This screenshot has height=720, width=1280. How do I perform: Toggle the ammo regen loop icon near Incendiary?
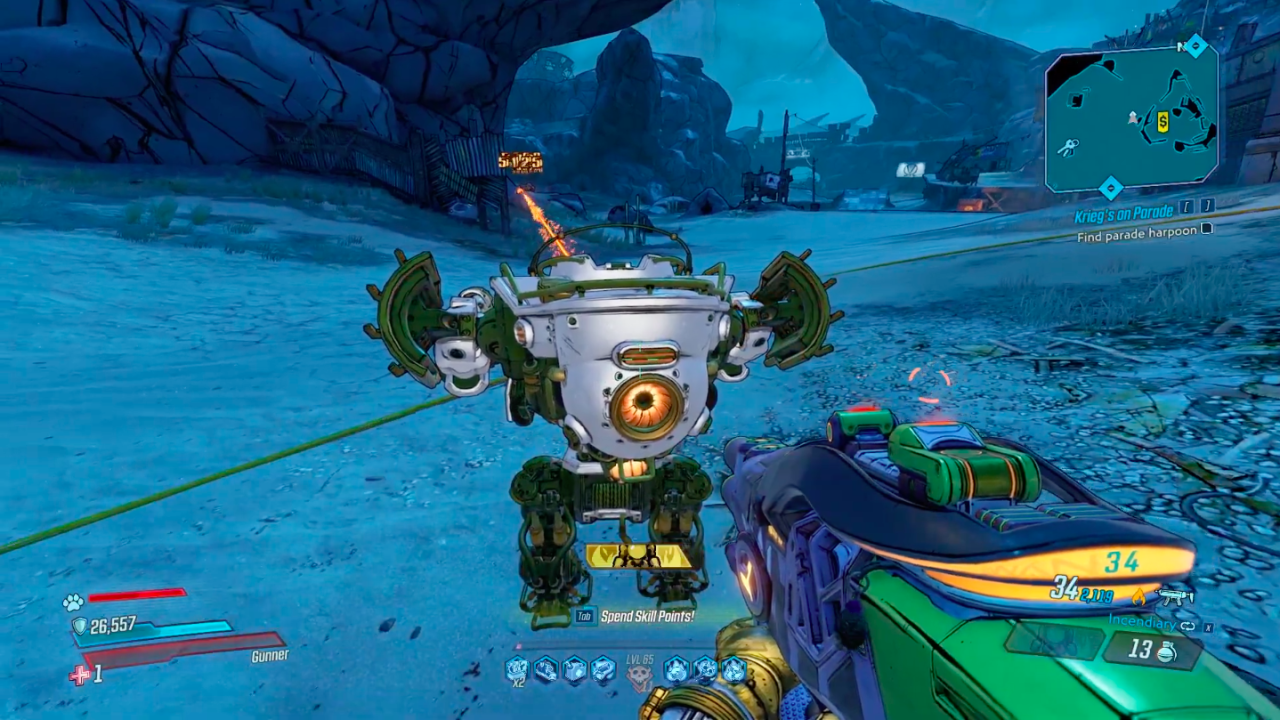[1188, 625]
